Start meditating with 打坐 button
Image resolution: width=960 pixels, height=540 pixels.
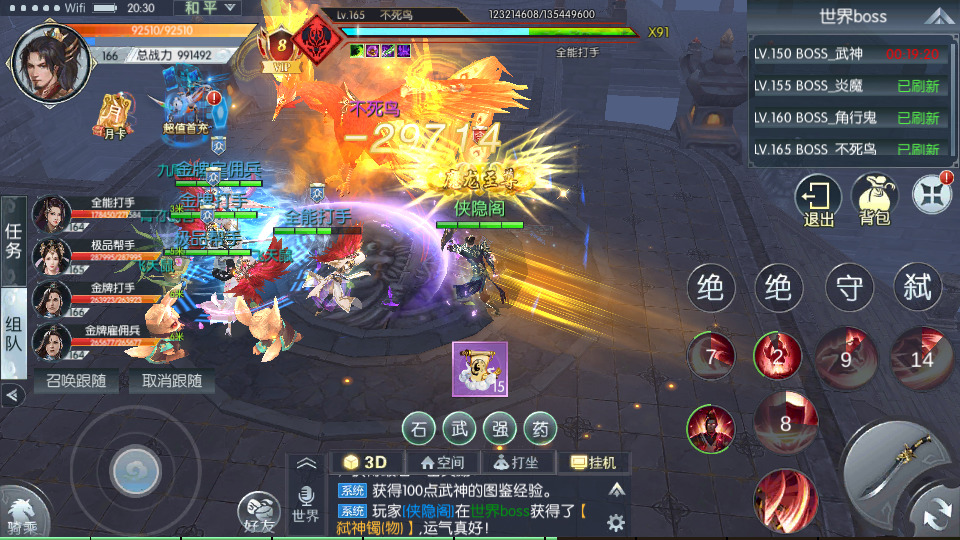pyautogui.click(x=517, y=462)
